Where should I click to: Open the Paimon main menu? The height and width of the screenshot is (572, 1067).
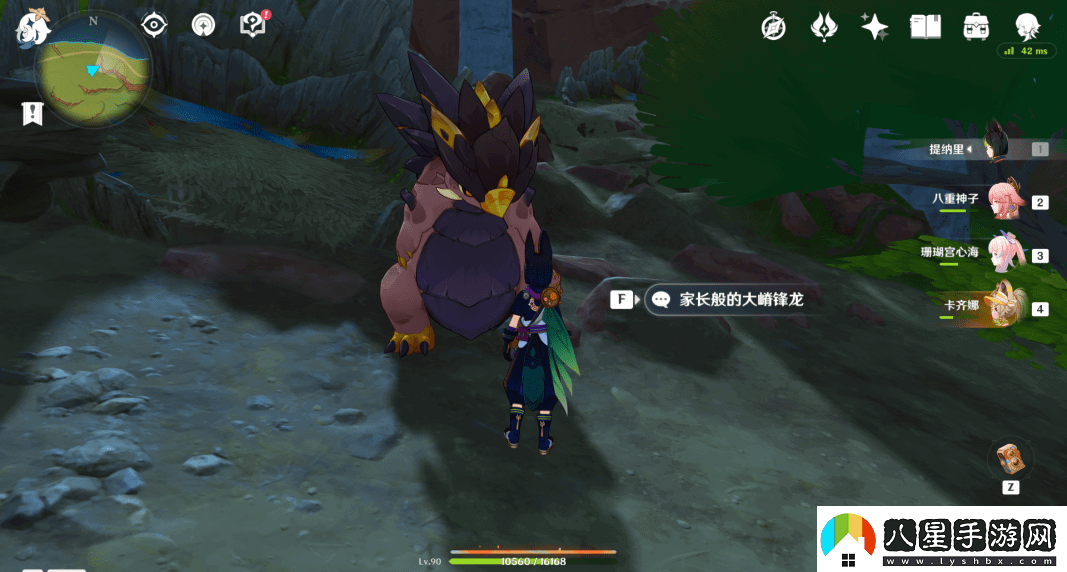(x=32, y=28)
